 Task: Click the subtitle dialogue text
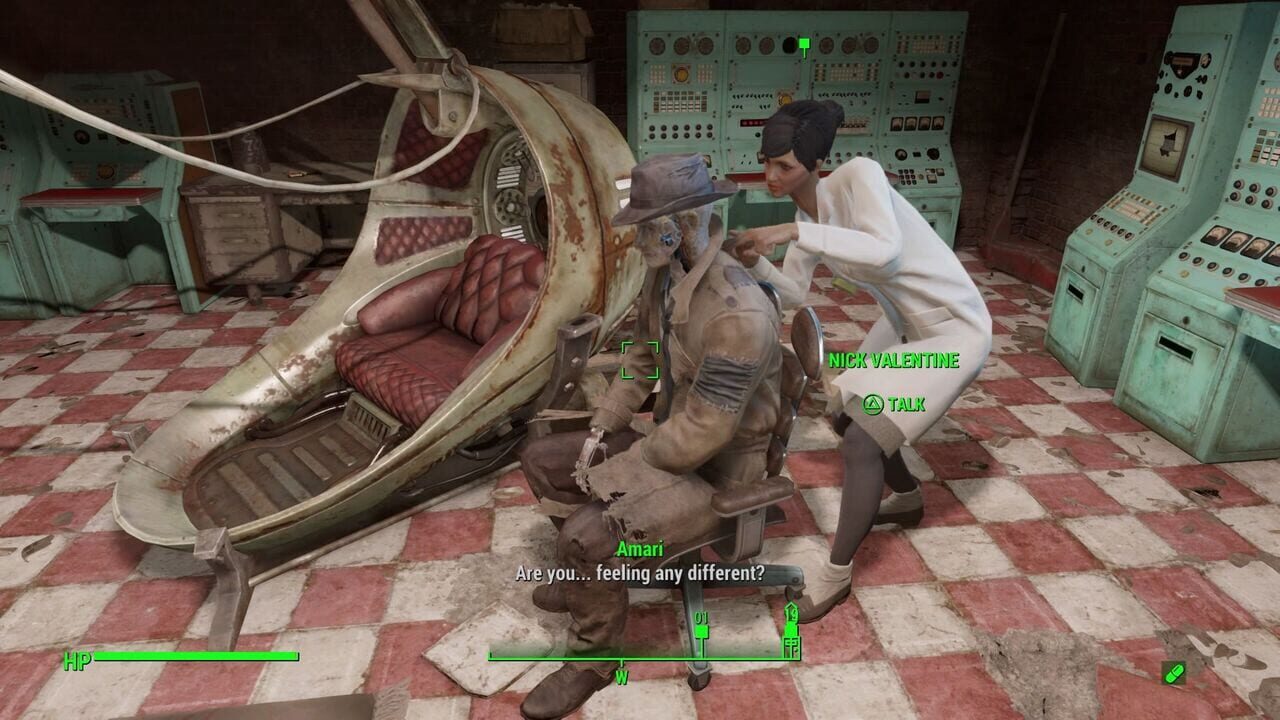click(x=640, y=571)
